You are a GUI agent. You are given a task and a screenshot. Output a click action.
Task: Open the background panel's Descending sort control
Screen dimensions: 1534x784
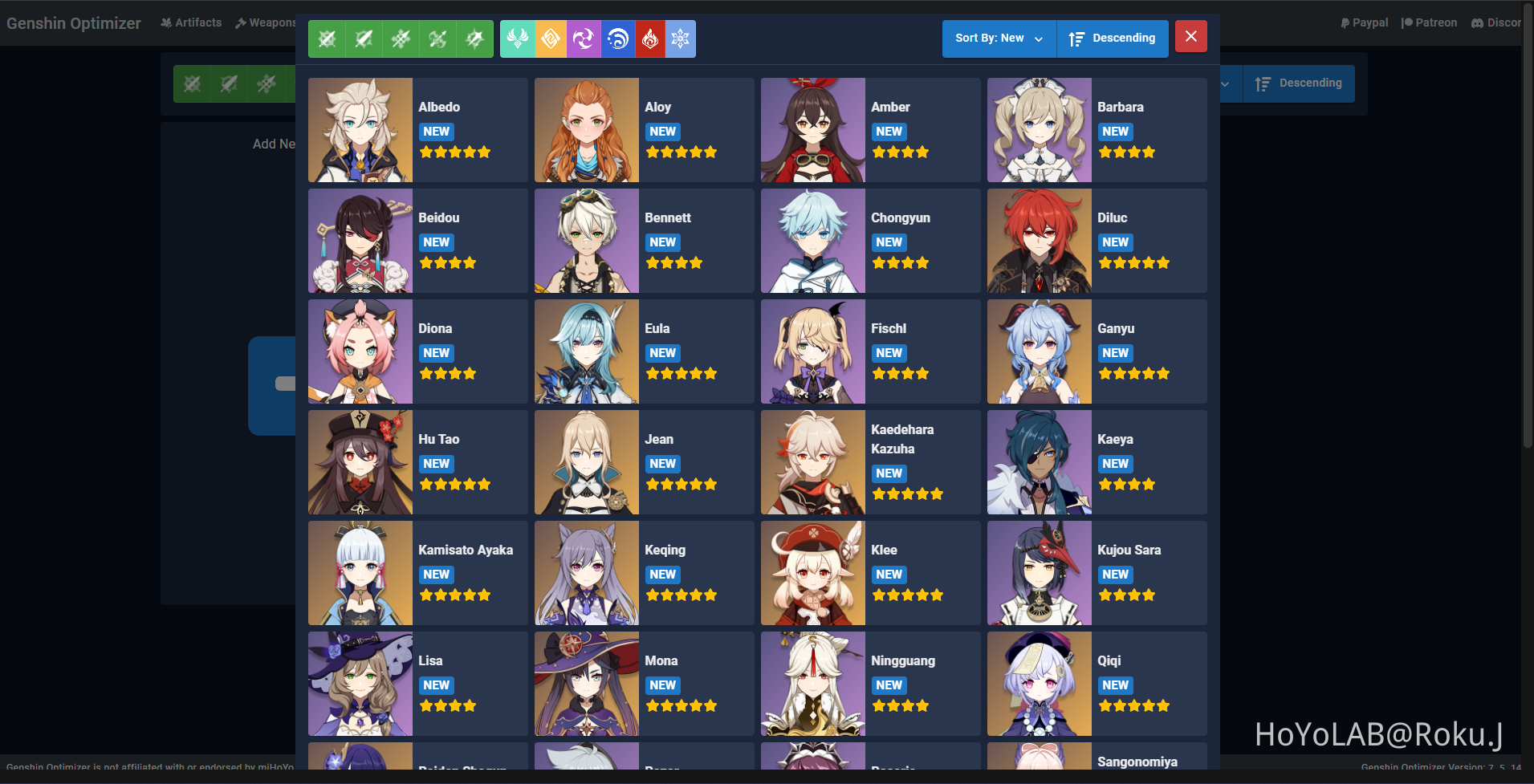click(x=1299, y=83)
